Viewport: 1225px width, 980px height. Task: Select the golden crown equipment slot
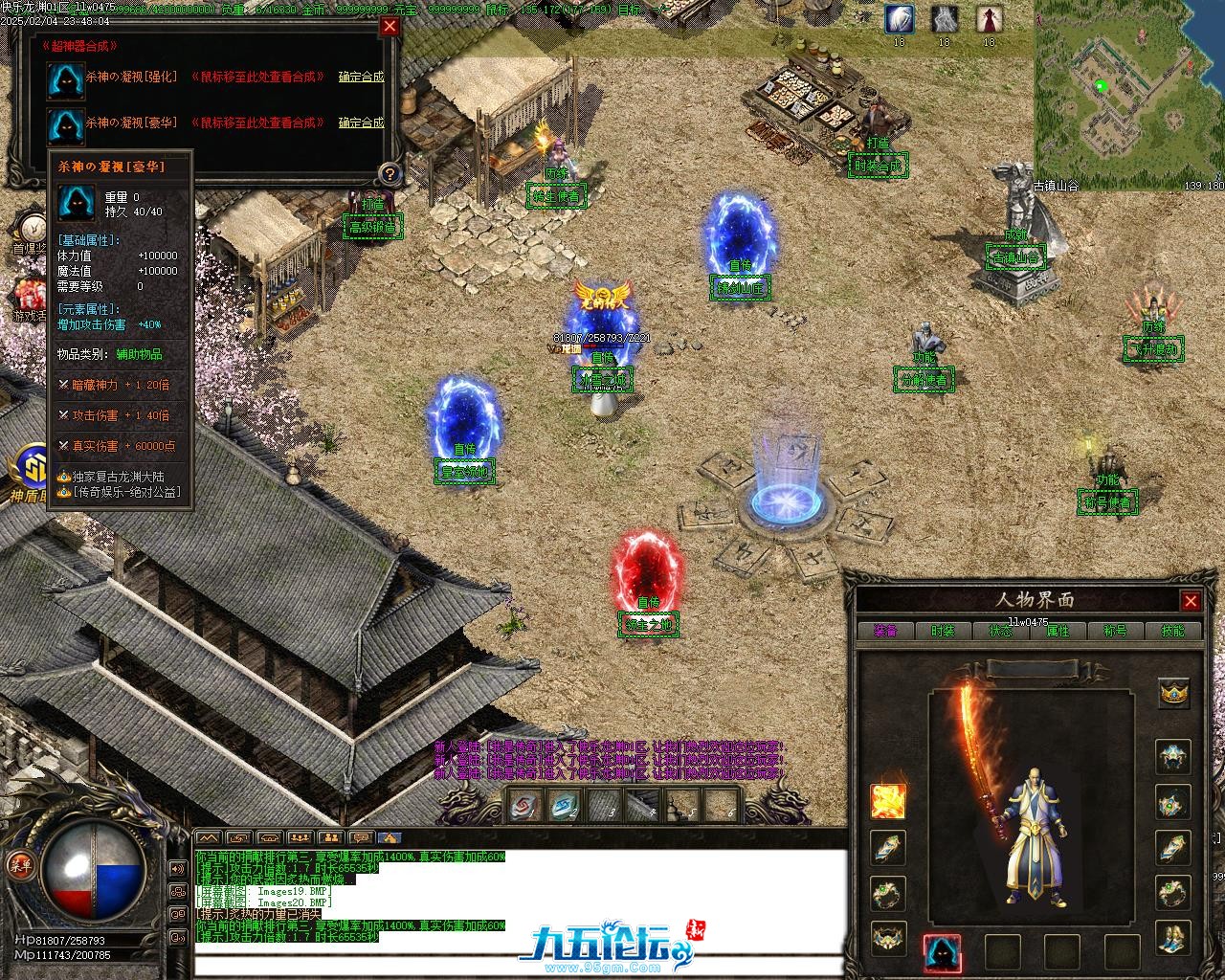click(x=1174, y=692)
